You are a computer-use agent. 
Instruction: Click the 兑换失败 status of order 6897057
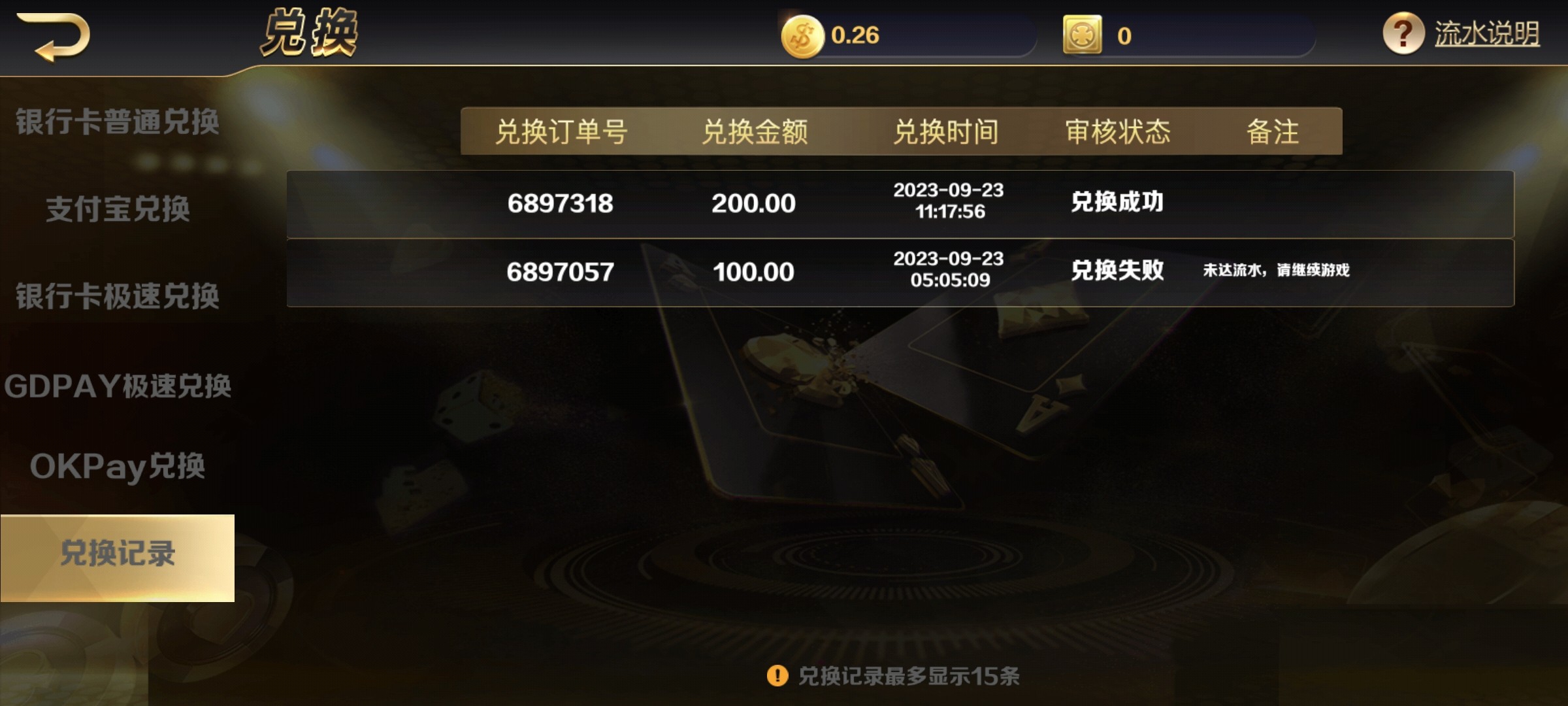coord(1116,273)
